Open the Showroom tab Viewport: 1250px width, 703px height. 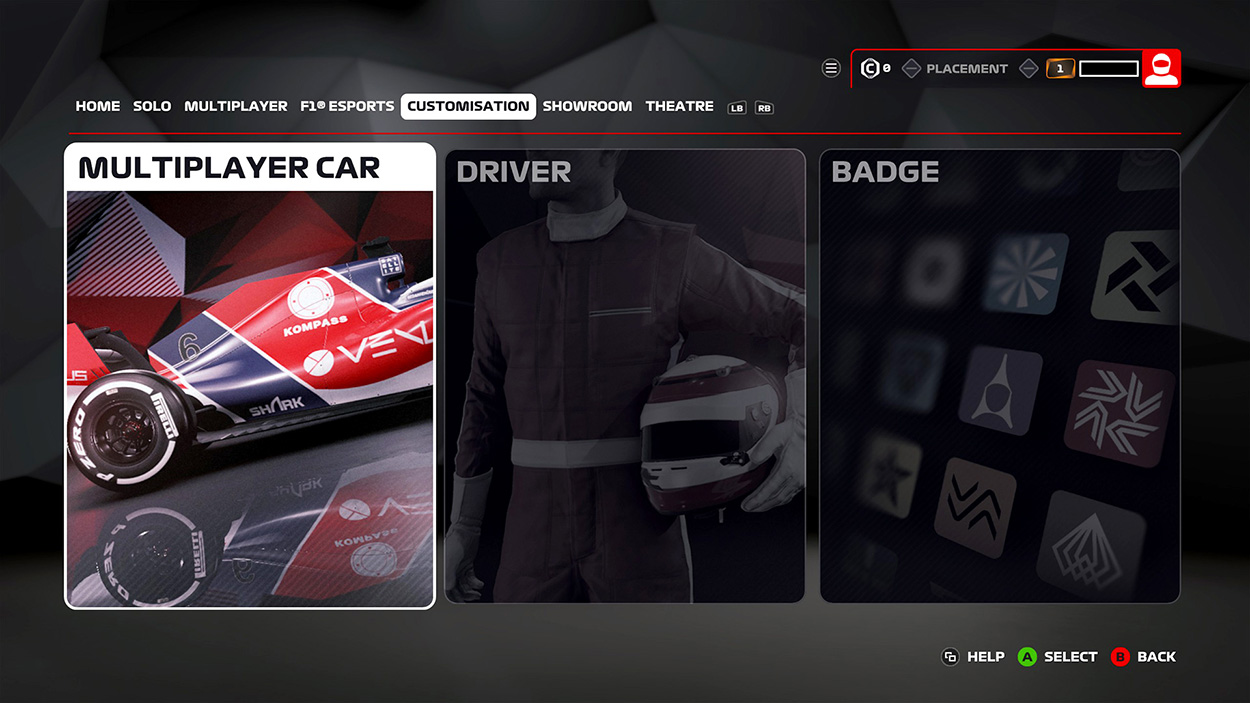pos(587,106)
